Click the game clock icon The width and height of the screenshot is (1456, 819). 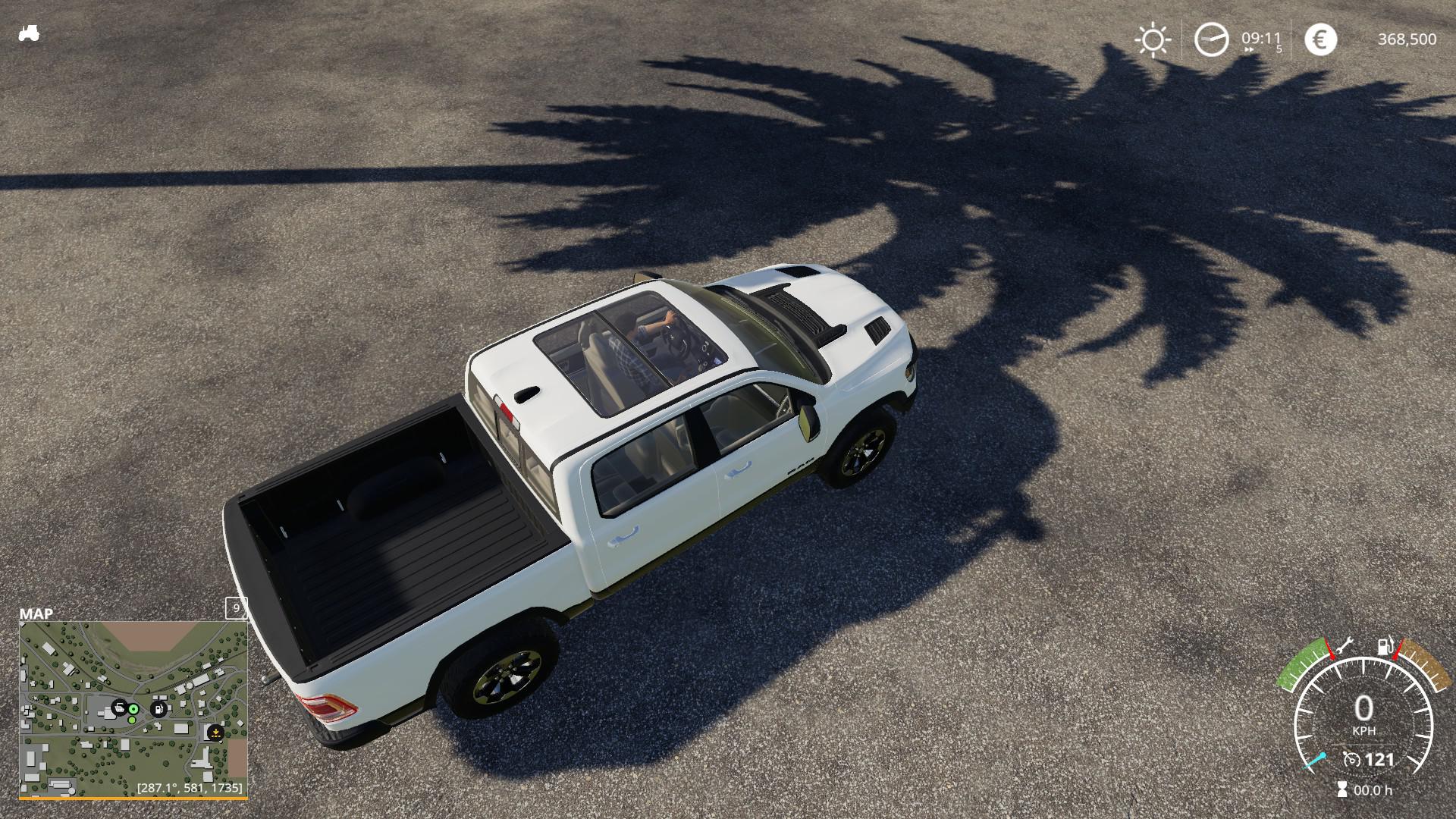[x=1211, y=39]
